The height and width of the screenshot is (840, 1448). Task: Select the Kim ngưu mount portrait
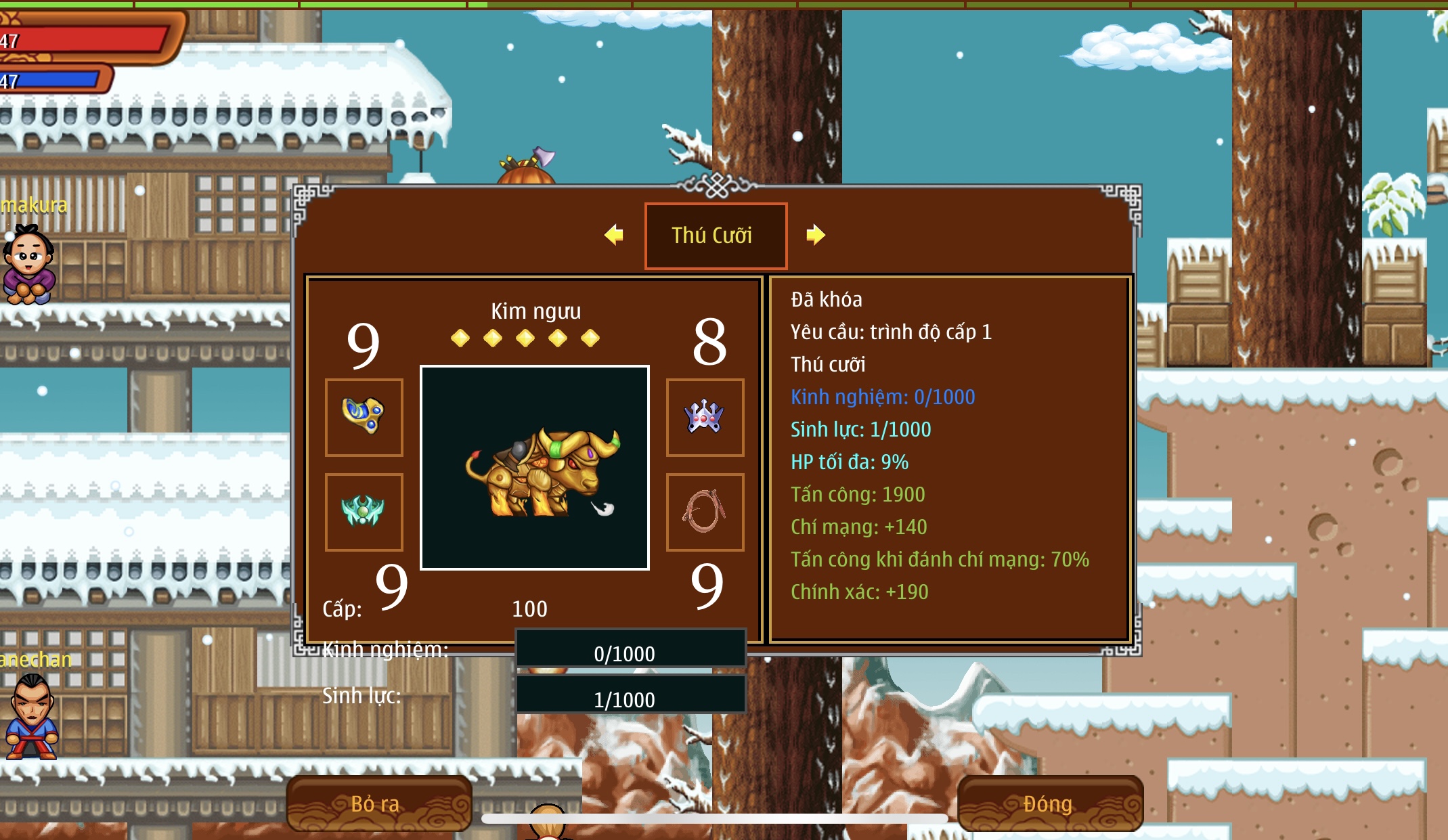pyautogui.click(x=535, y=468)
